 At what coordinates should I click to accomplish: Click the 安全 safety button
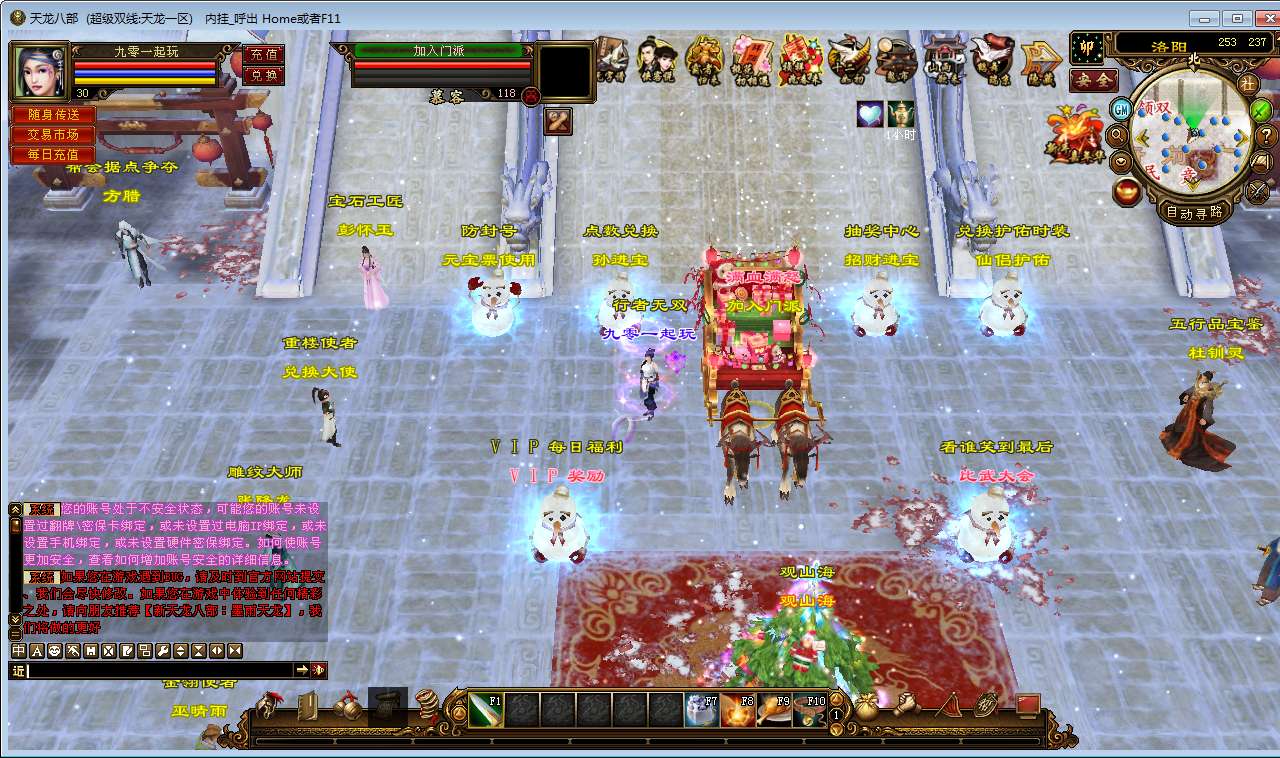(1093, 80)
